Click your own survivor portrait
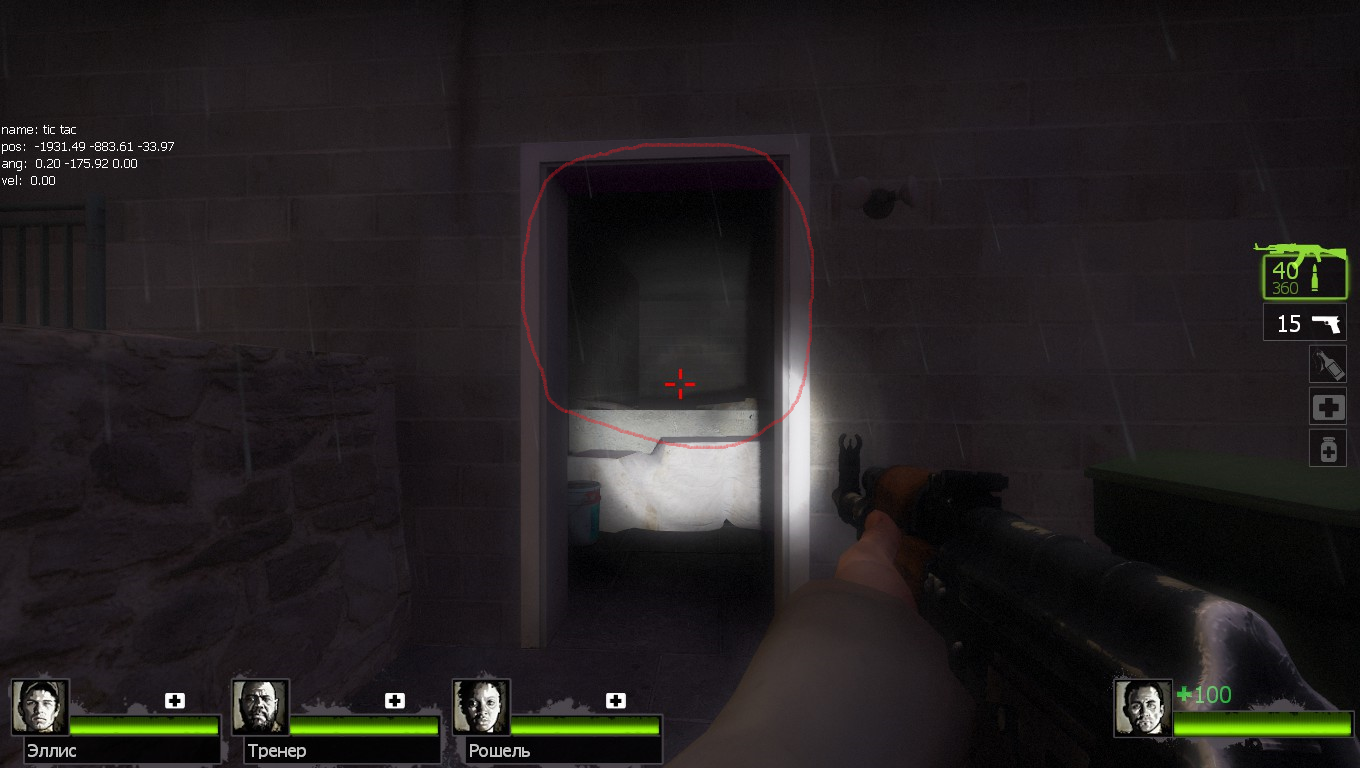Screen dimensions: 1360x768 tap(1143, 708)
